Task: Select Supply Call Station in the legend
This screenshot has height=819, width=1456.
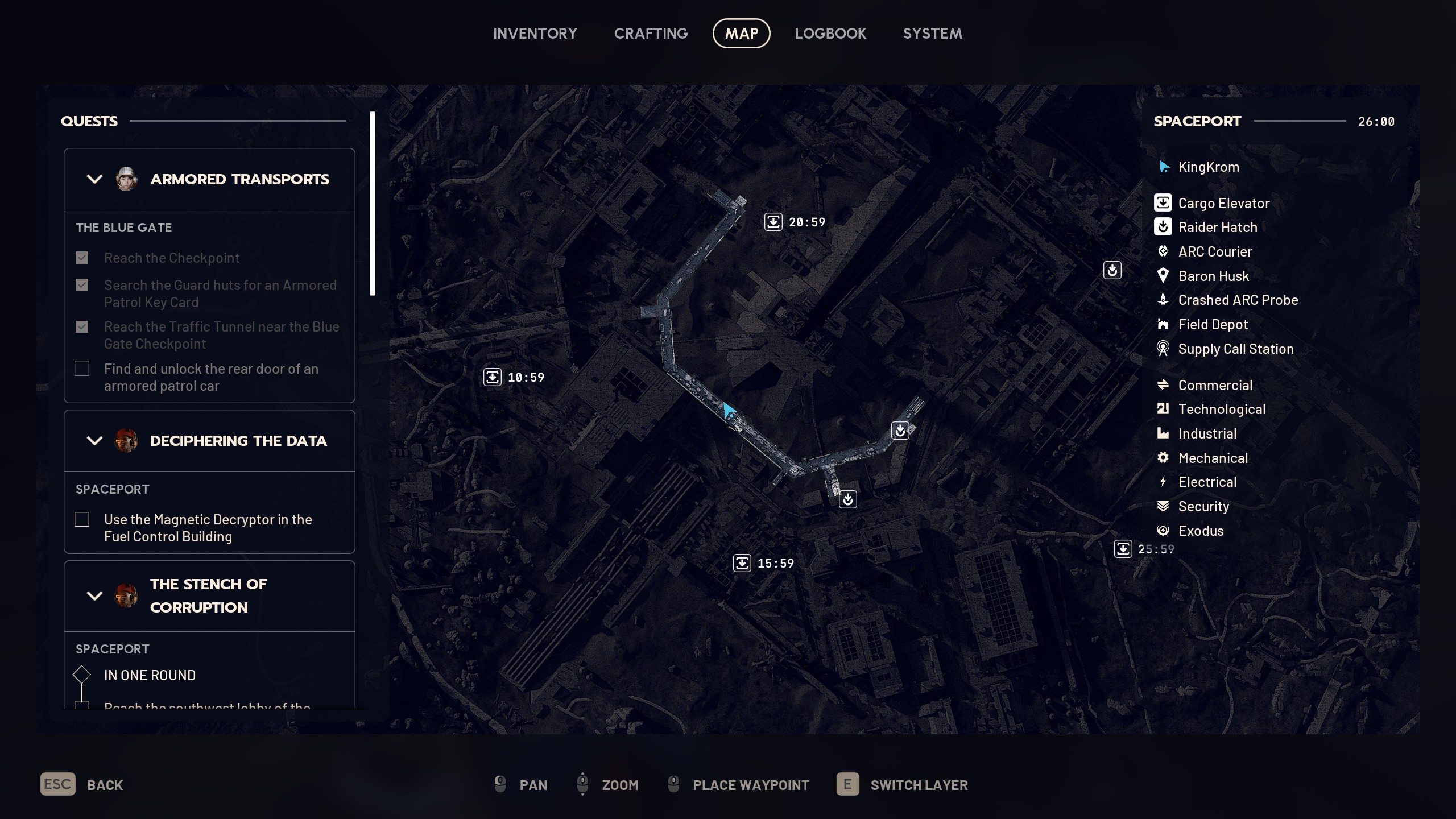Action: click(1235, 349)
